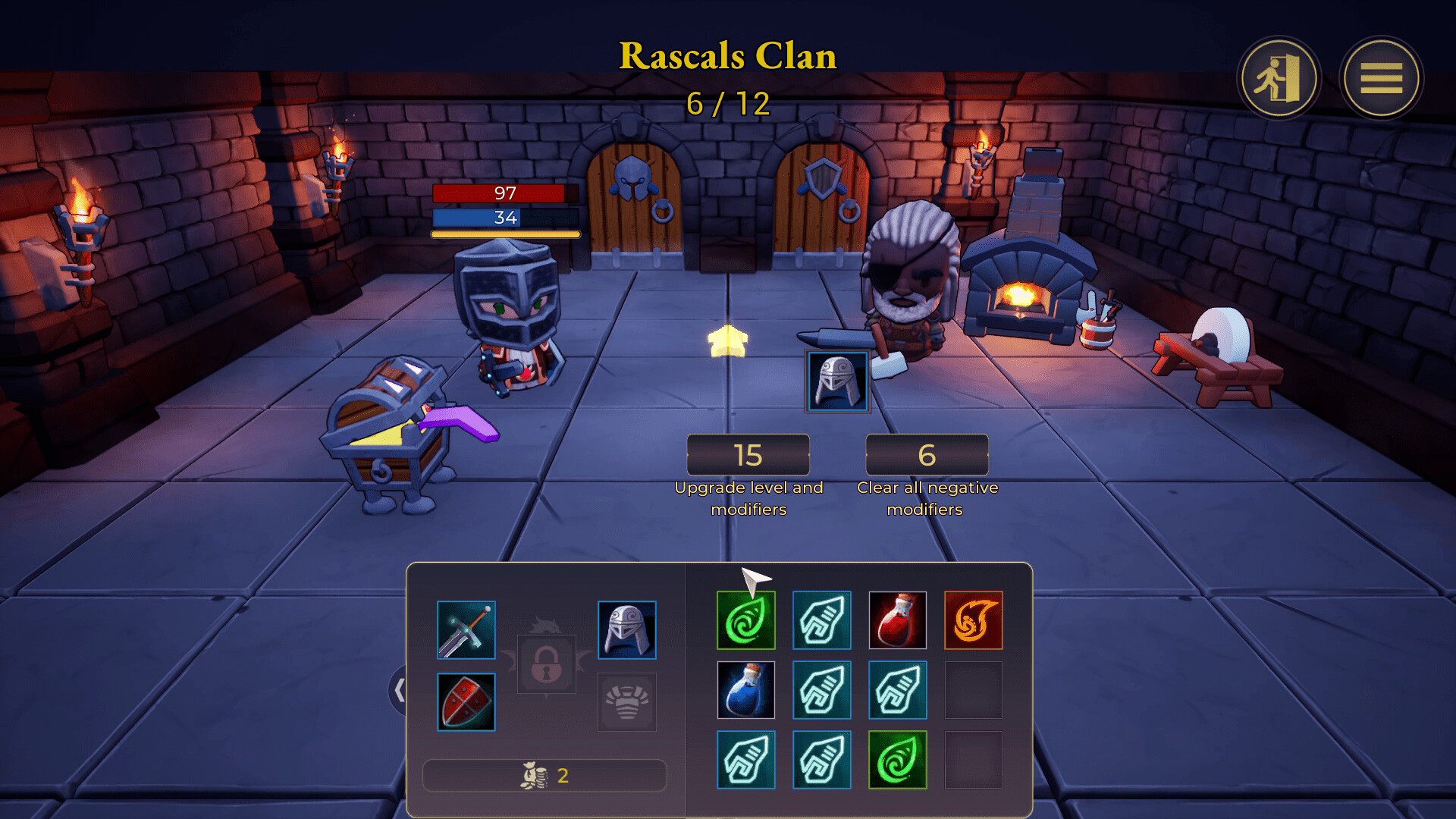1456x819 pixels.
Task: Select the red potion modifier icon
Action: 898,620
